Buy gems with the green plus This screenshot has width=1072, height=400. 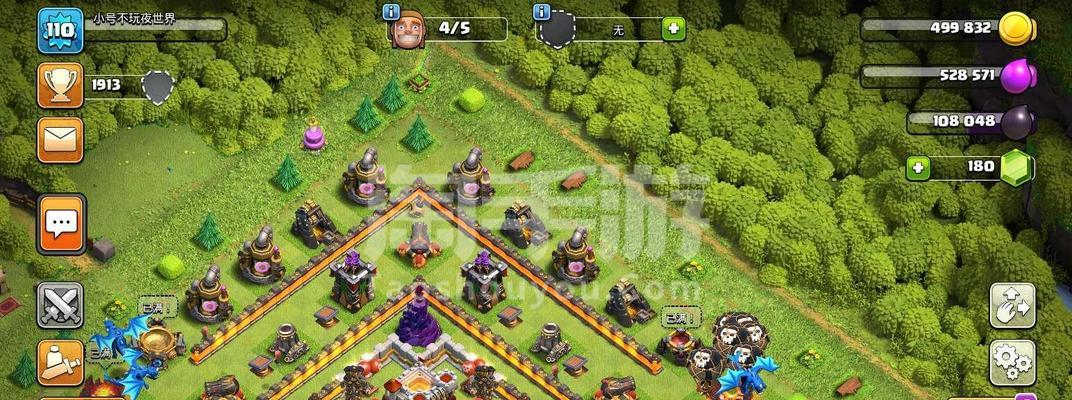[918, 168]
